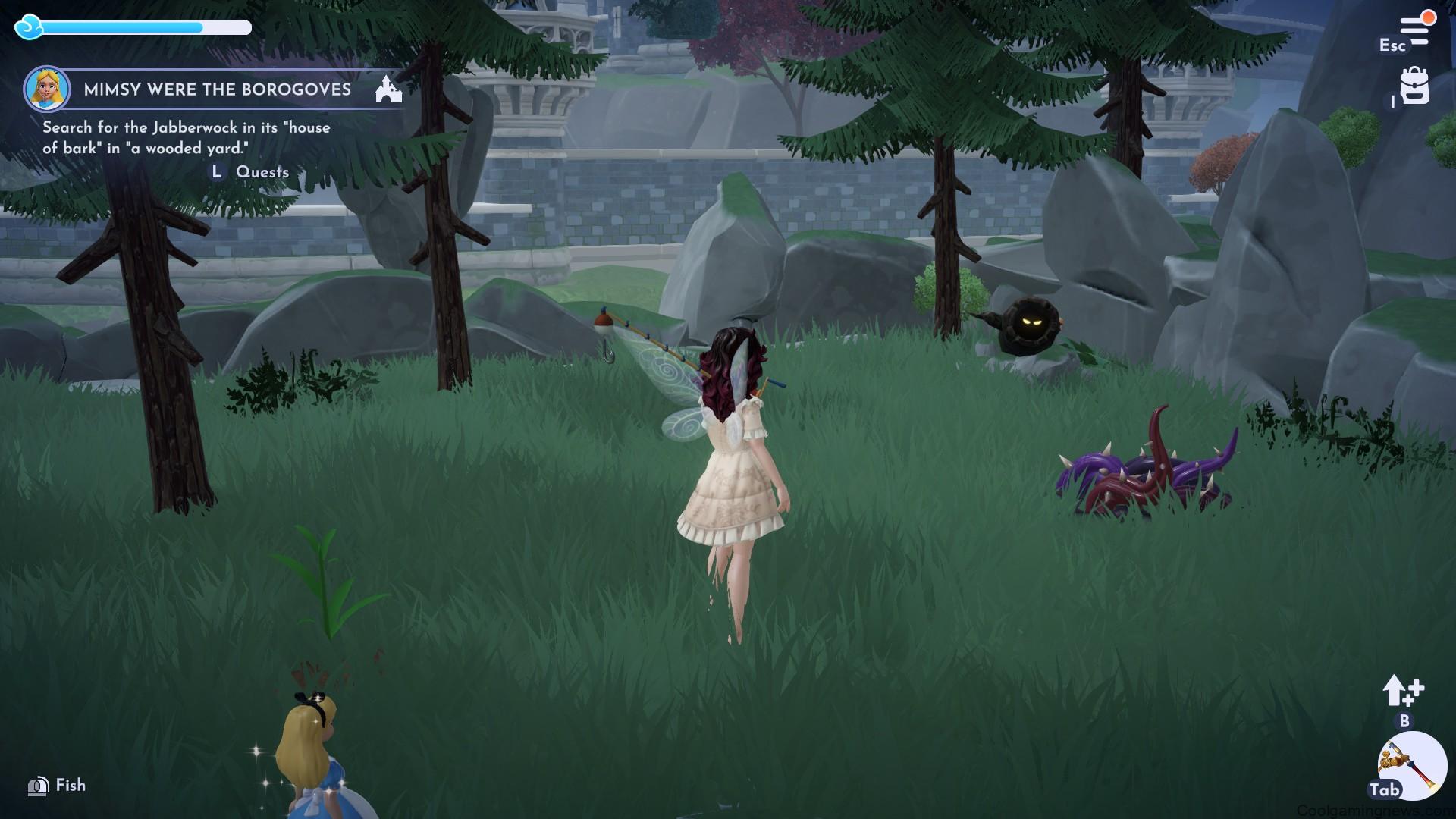Screen dimensions: 1456x819
Task: Open the Quests panel via L label
Action: point(216,172)
